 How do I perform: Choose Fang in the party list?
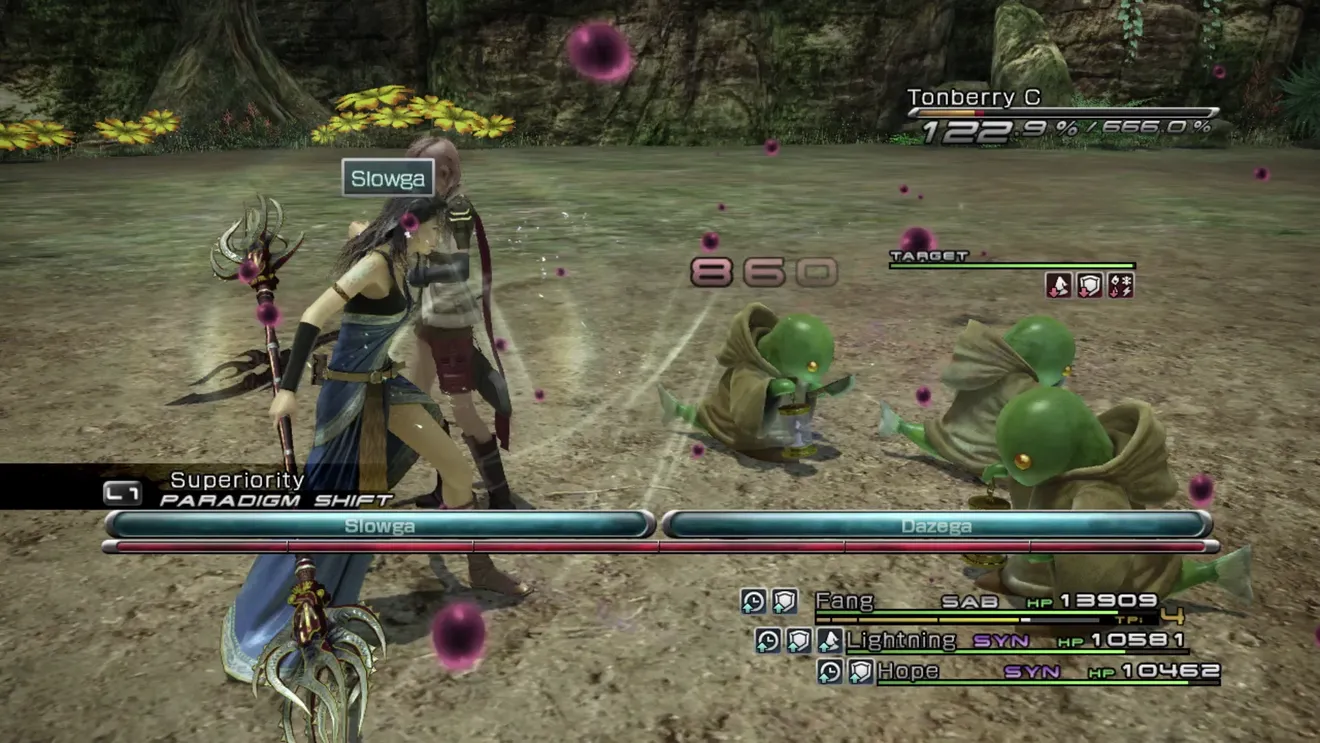pyautogui.click(x=845, y=601)
